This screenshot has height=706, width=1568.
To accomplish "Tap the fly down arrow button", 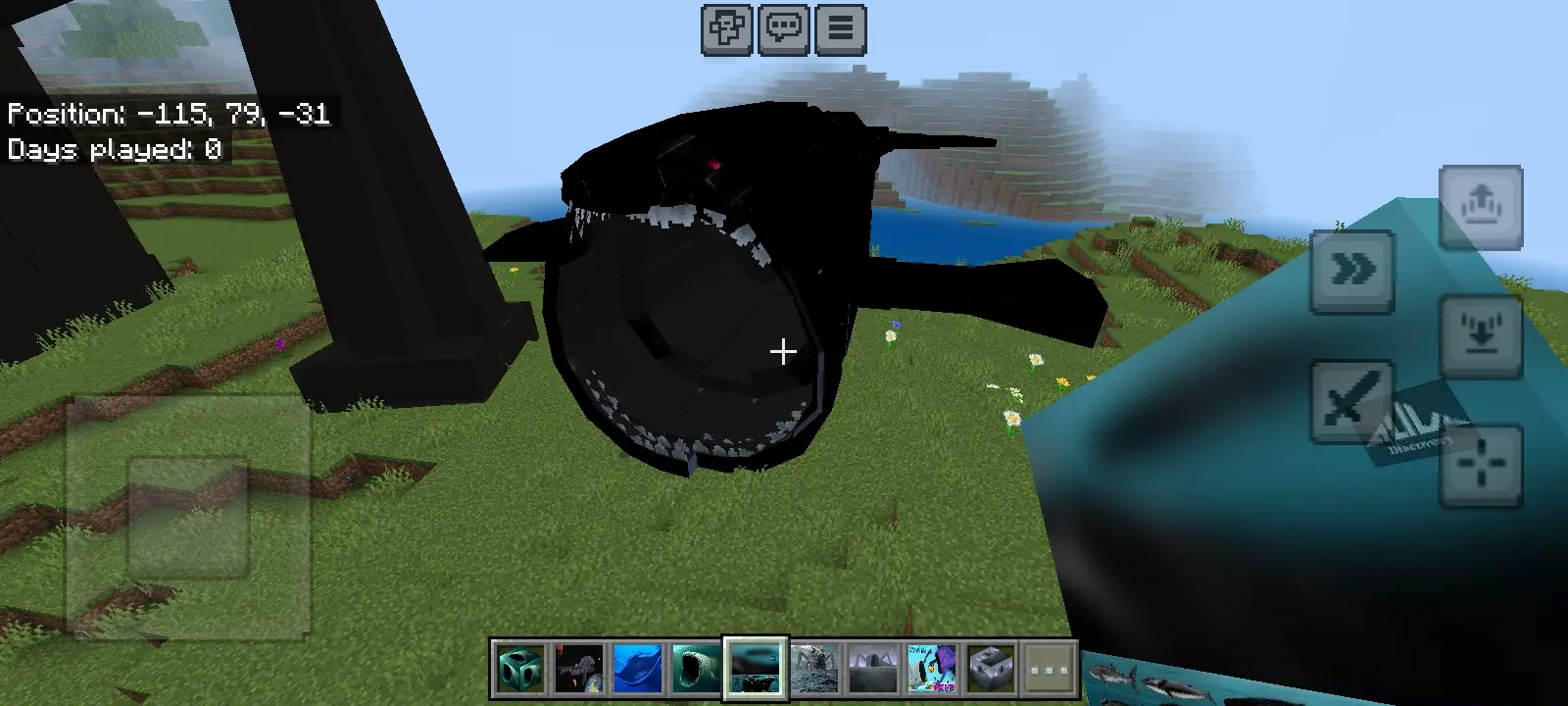I will pos(1480,336).
